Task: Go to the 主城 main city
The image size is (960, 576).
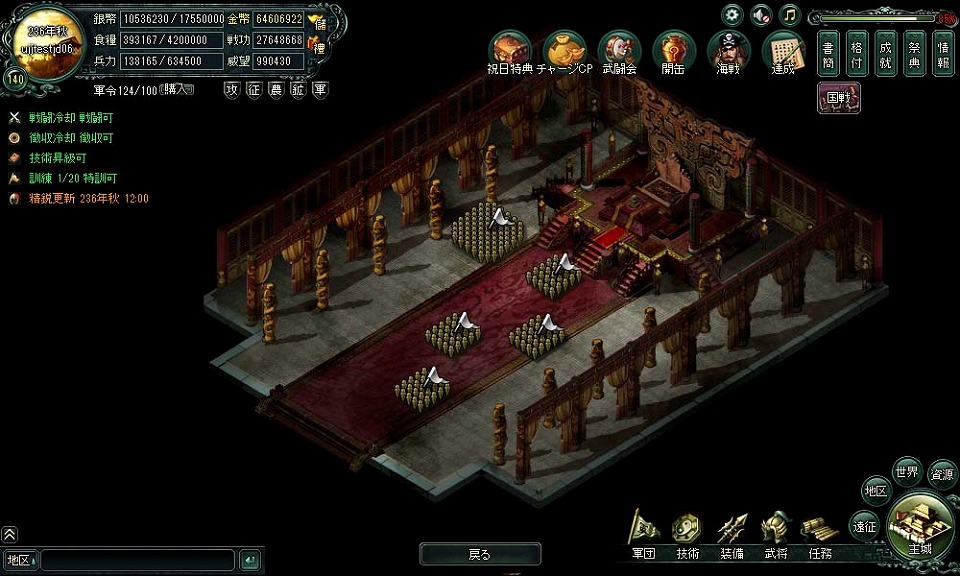Action: click(919, 525)
